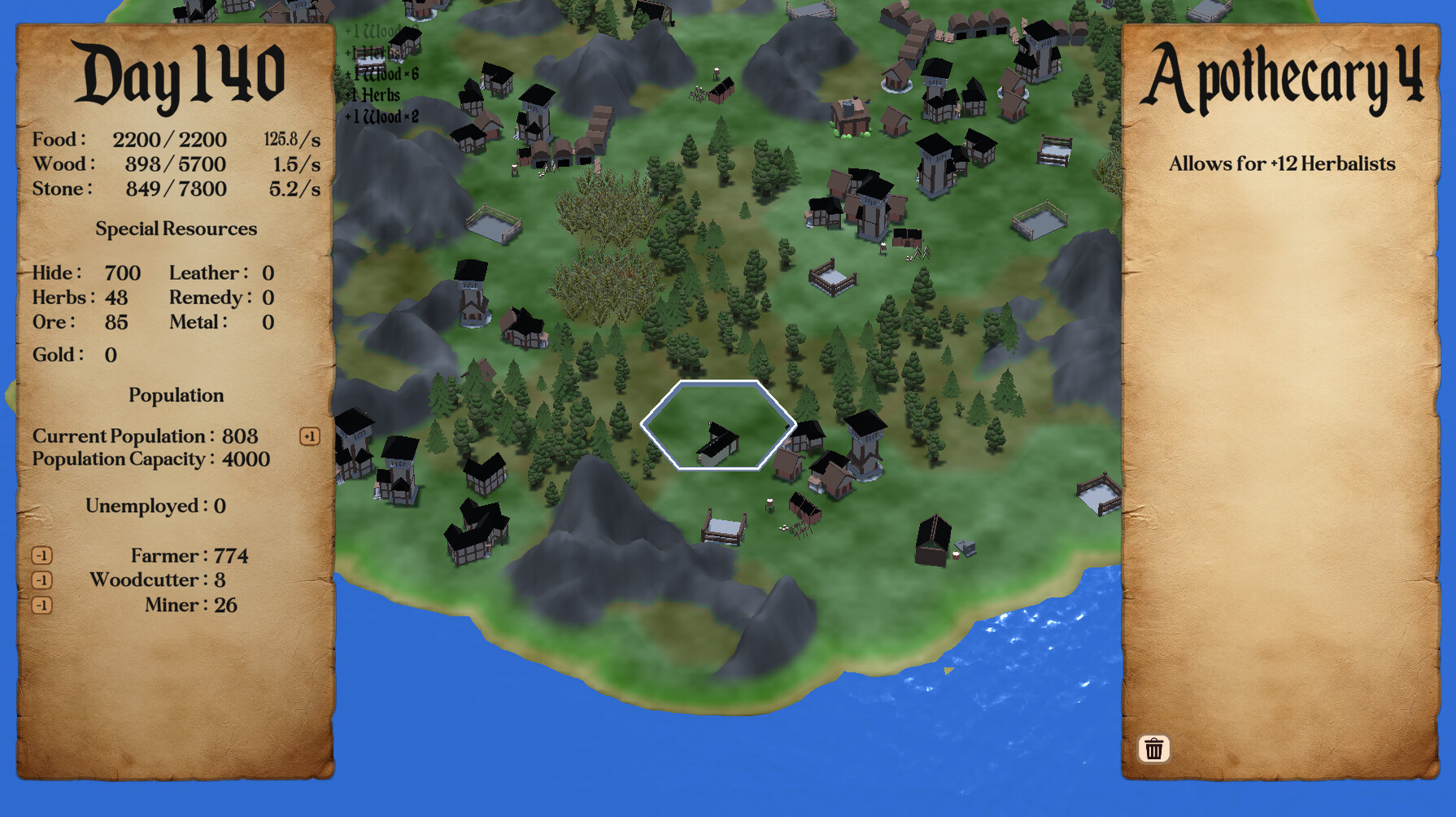The width and height of the screenshot is (1456, 817).
Task: Increase population with the +1 button
Action: click(309, 436)
